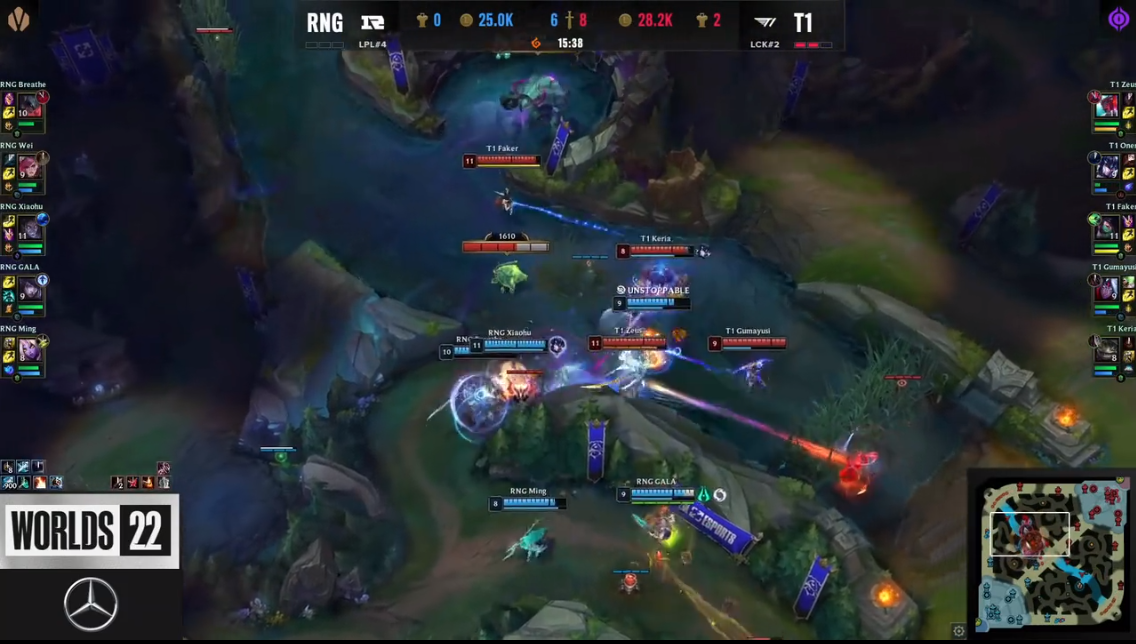Open settings via the gear beside minimap

click(x=959, y=631)
